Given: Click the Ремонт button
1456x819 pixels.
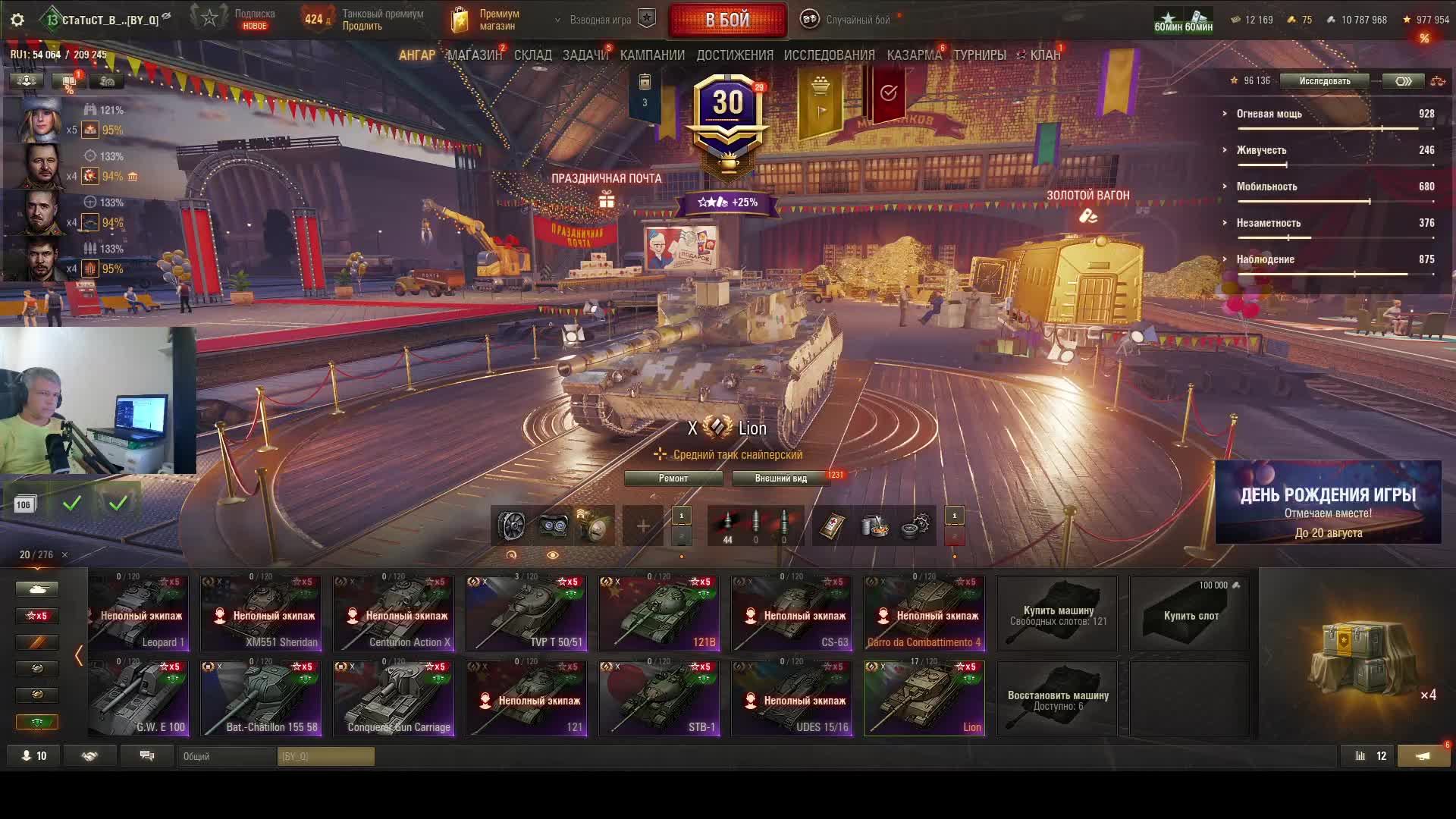Looking at the screenshot, I should click(673, 479).
